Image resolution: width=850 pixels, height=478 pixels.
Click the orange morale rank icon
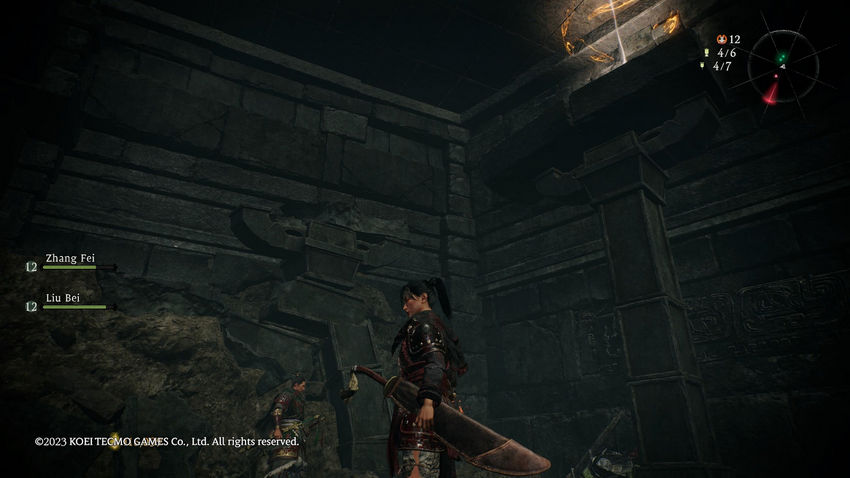[x=722, y=38]
